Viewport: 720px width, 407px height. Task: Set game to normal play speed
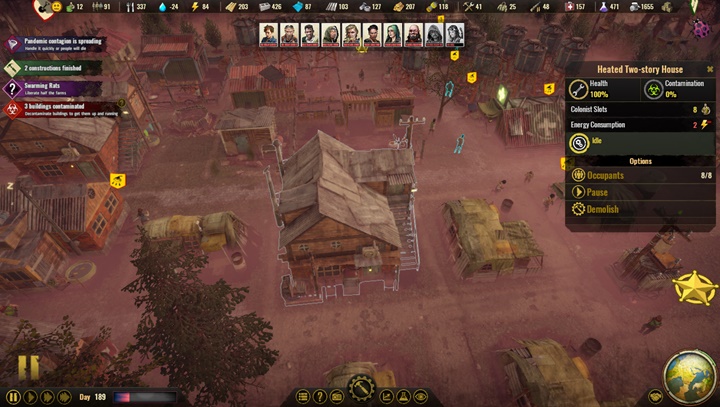(31, 397)
